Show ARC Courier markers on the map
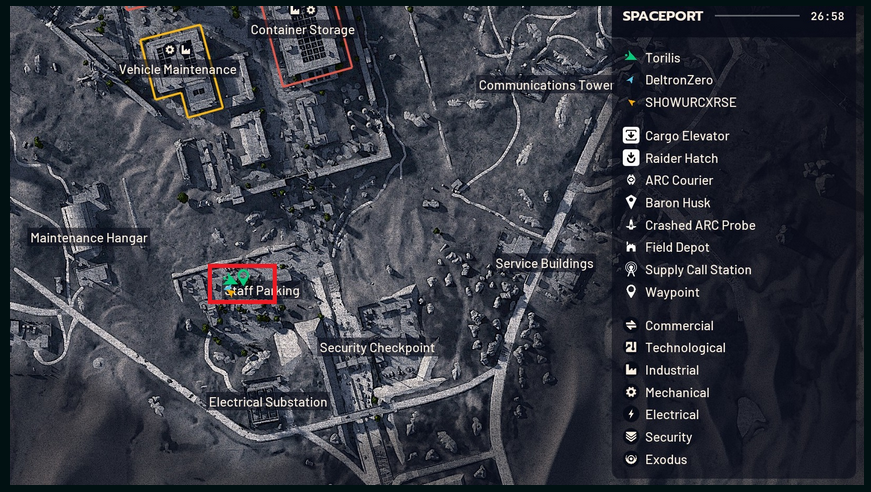Screen dimensions: 871x492 click(679, 181)
